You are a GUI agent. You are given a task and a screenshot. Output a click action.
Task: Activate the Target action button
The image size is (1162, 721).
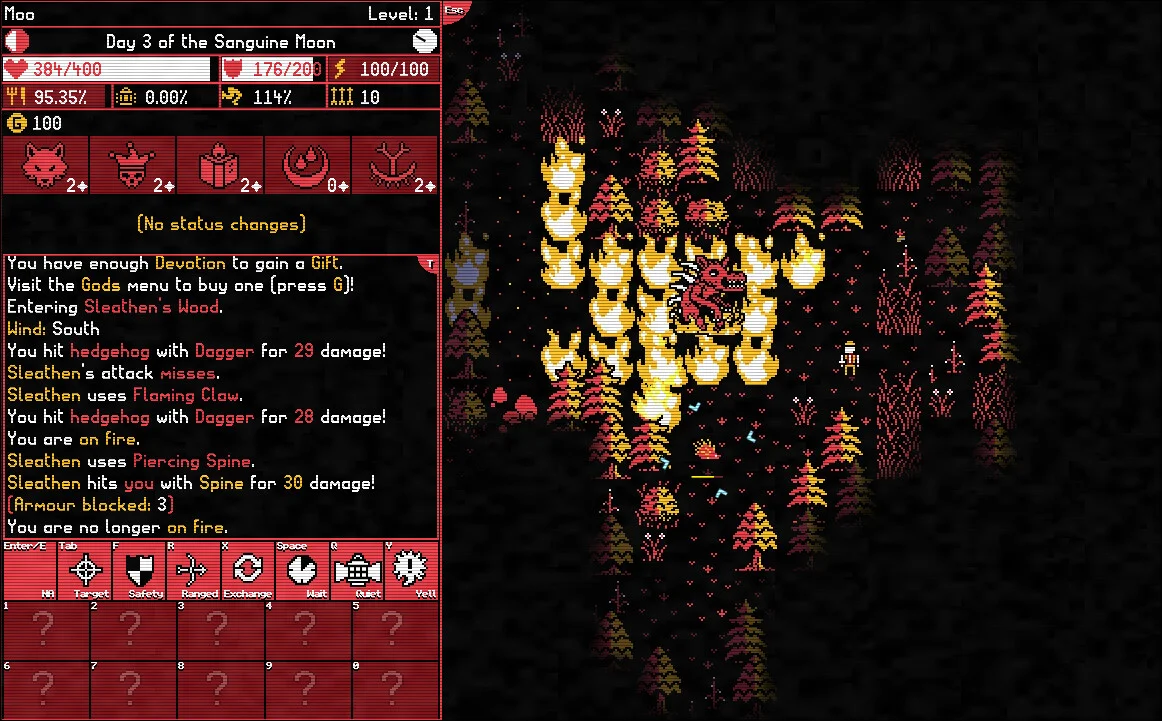[x=89, y=571]
